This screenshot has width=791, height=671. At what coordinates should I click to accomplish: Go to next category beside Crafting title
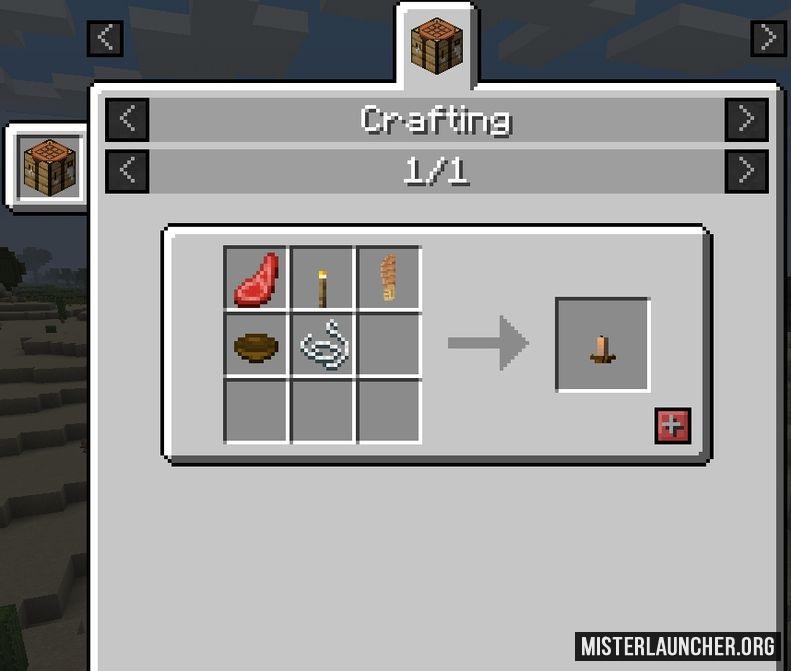coord(746,120)
